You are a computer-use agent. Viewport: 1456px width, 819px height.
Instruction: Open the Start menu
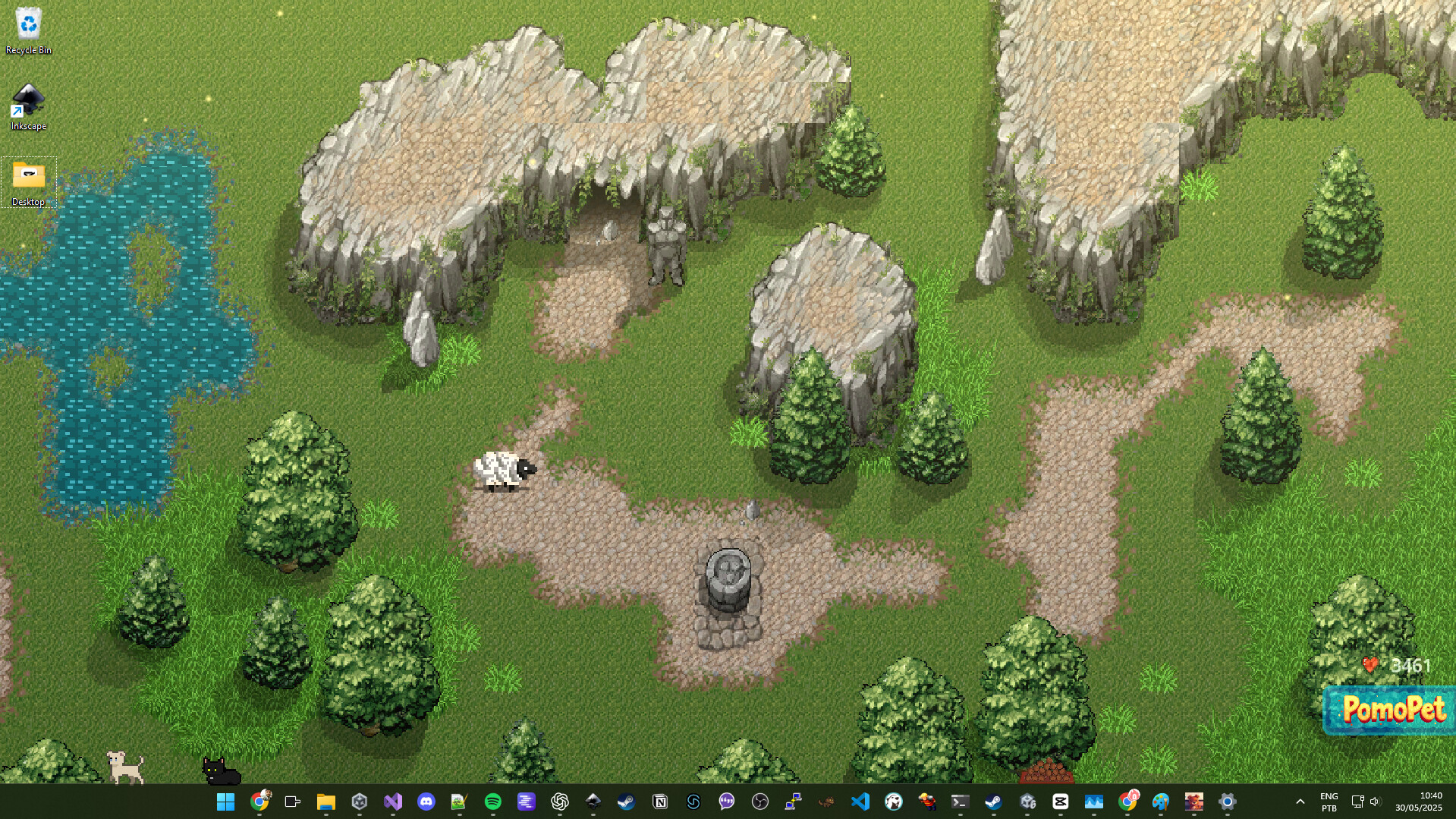coord(225,802)
